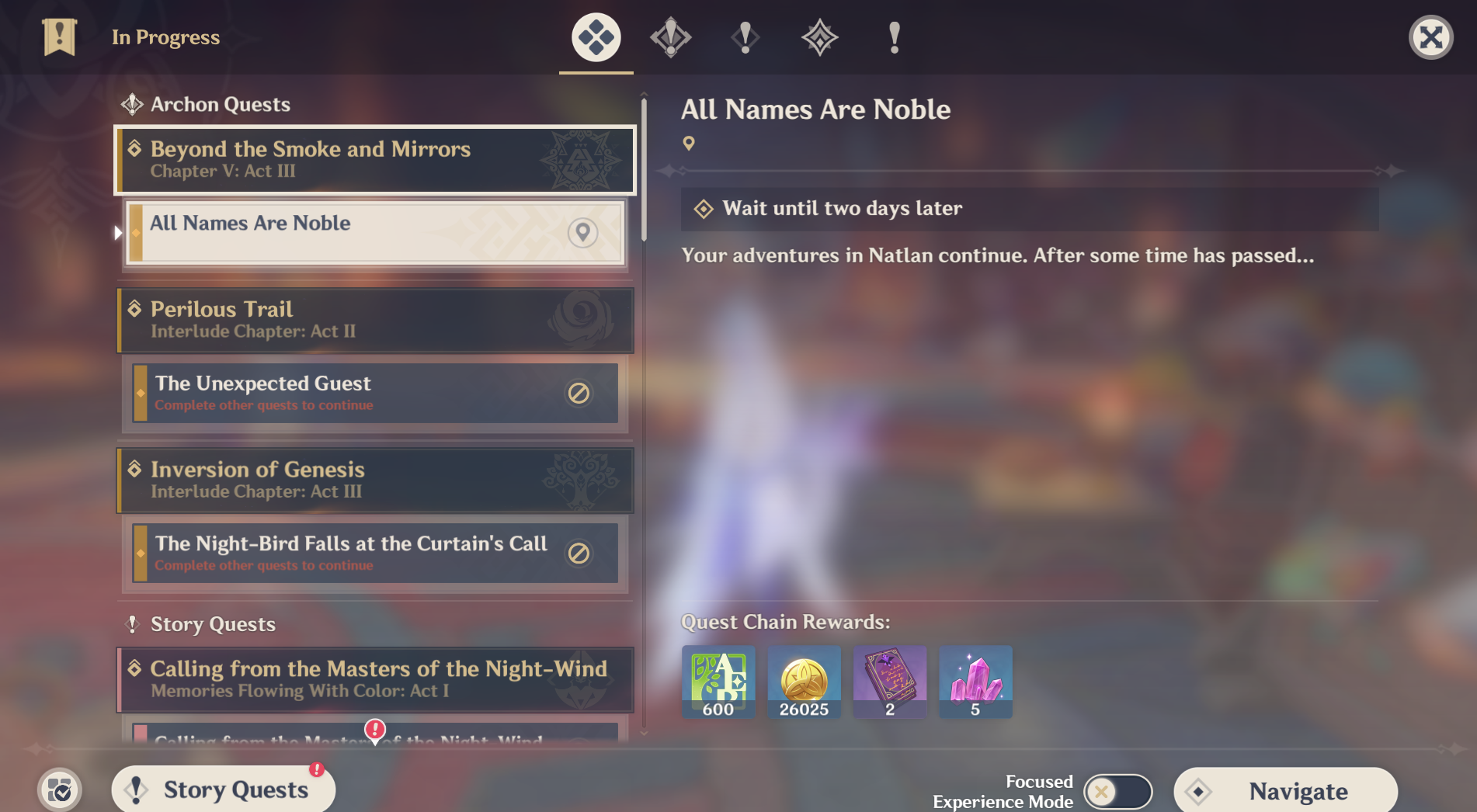Viewport: 1477px width, 812px height.
Task: Click the blocked icon on The Night-Bird Falls quest
Action: coord(577,553)
